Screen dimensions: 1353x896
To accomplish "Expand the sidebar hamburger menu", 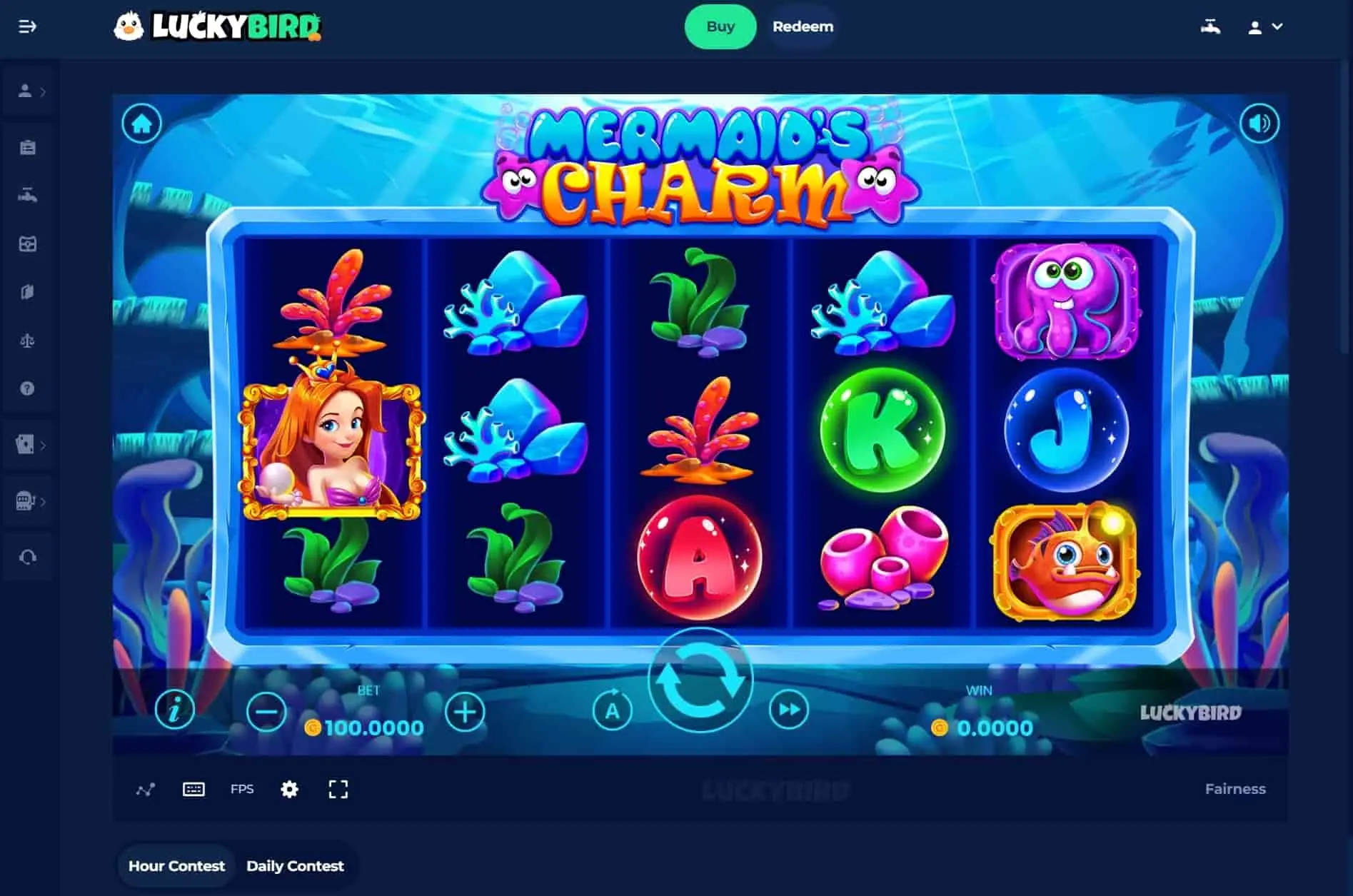I will click(x=27, y=27).
